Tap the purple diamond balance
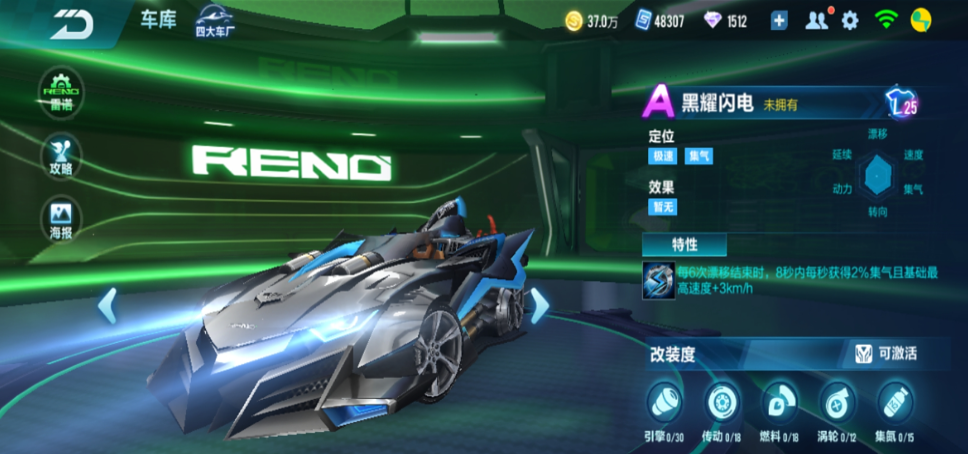Screen dimensions: 968x454 (726, 21)
